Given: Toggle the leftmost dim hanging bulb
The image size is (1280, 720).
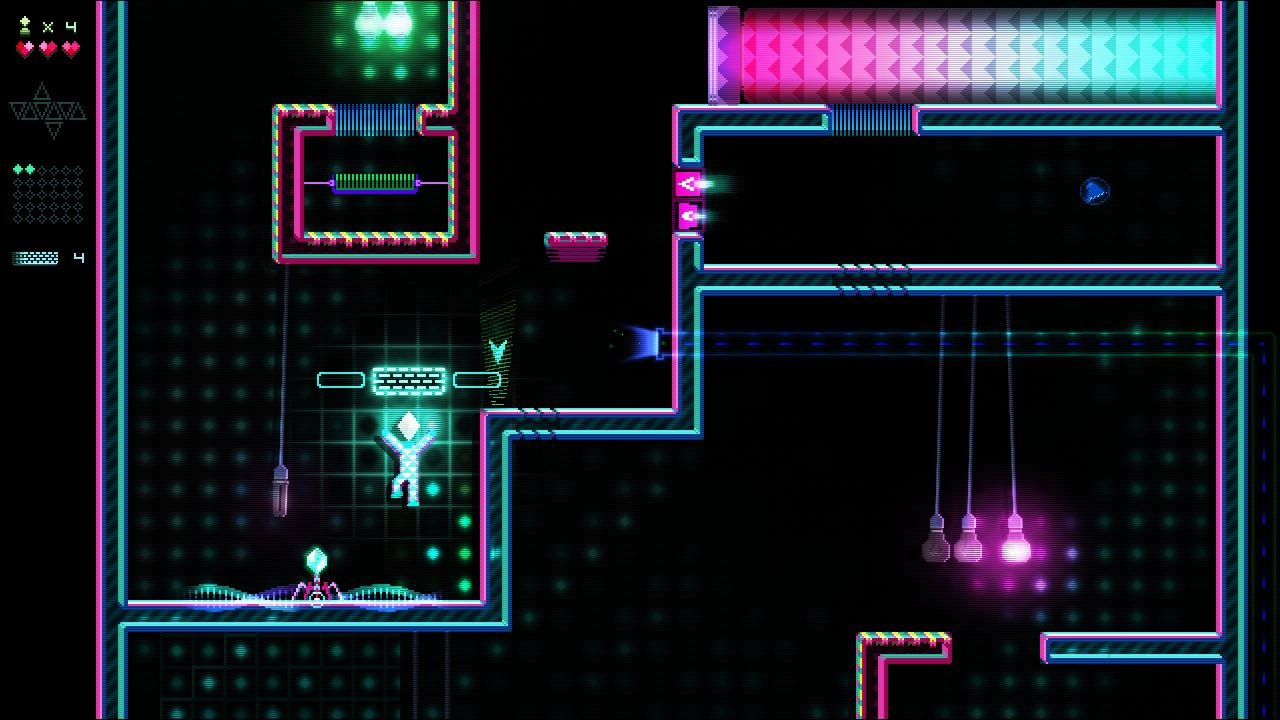Looking at the screenshot, I should click(935, 545).
